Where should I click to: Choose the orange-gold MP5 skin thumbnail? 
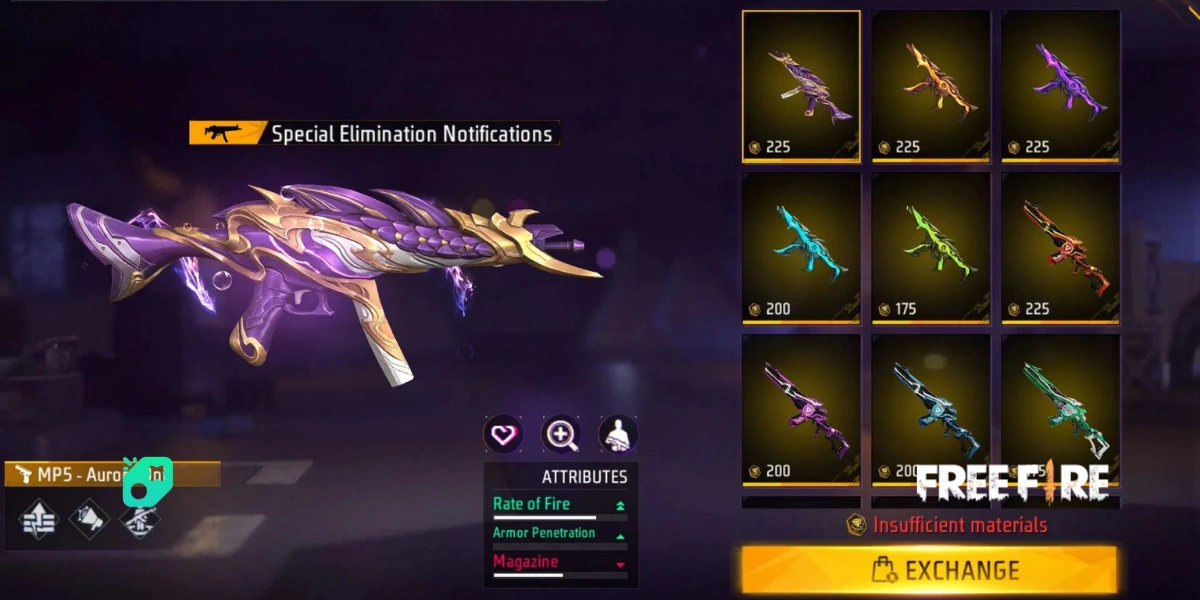click(931, 86)
